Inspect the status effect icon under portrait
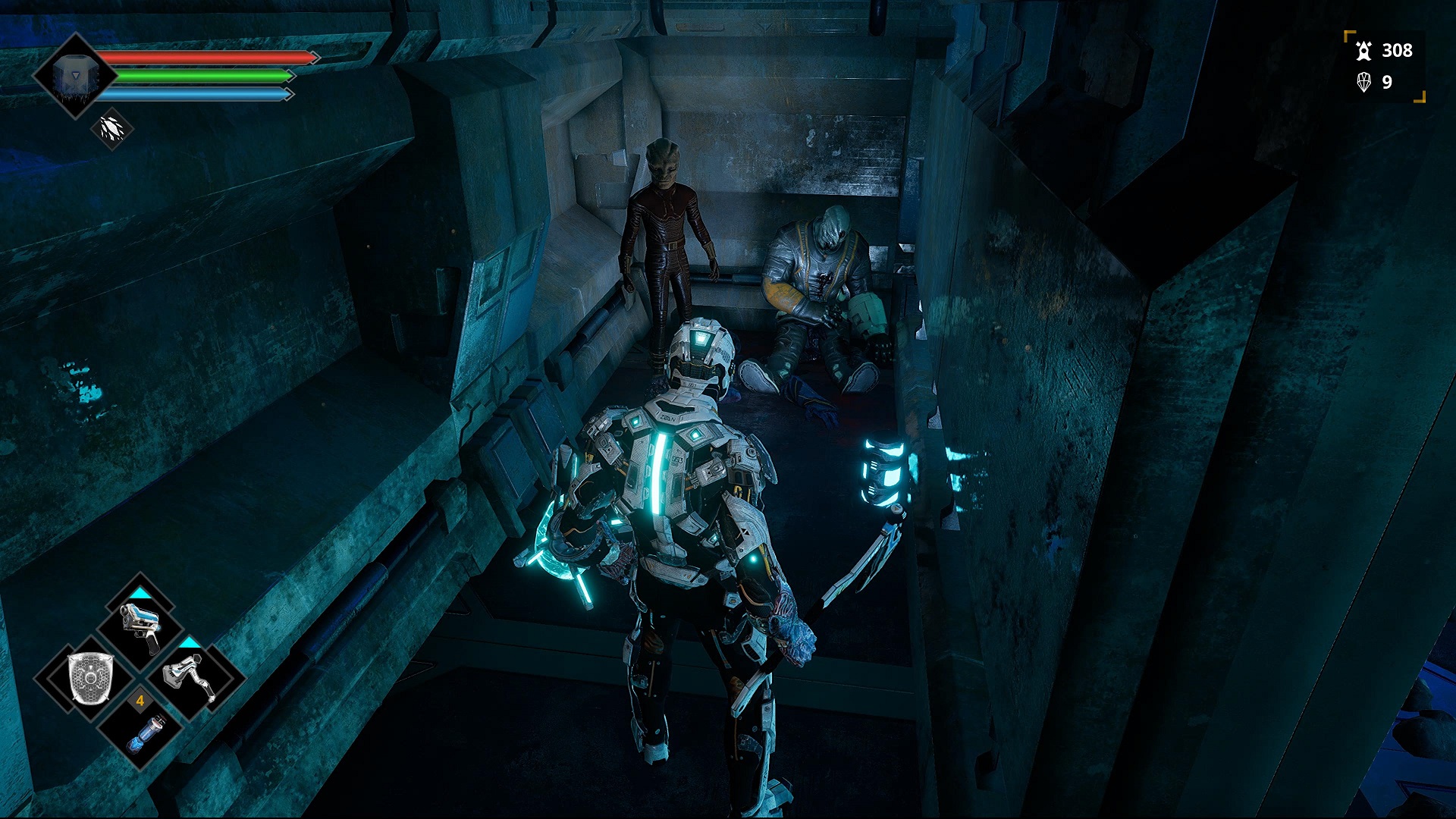Viewport: 1456px width, 819px height. pyautogui.click(x=112, y=129)
